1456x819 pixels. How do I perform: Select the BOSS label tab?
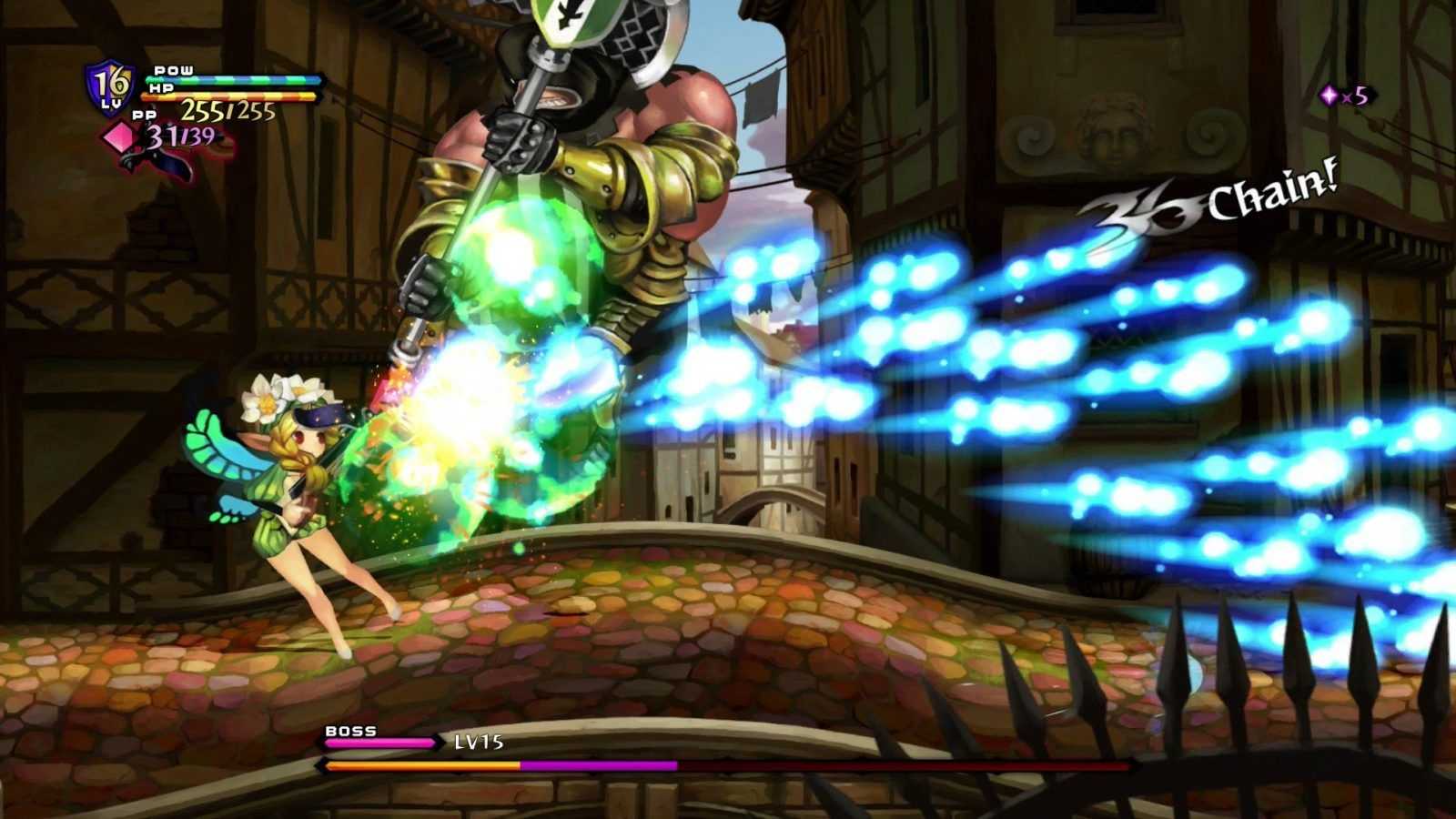pos(350,731)
